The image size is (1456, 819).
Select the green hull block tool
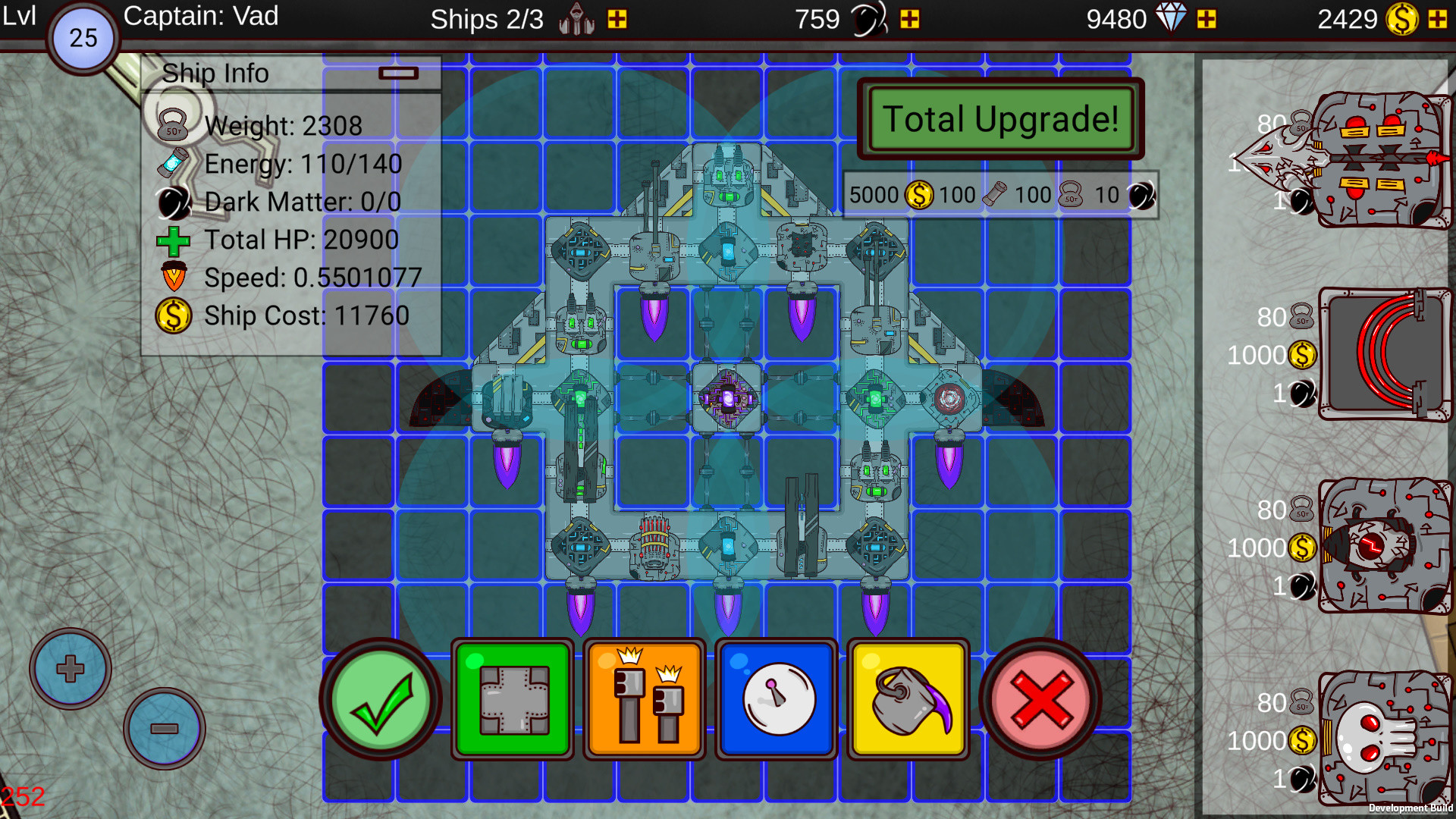coord(512,699)
